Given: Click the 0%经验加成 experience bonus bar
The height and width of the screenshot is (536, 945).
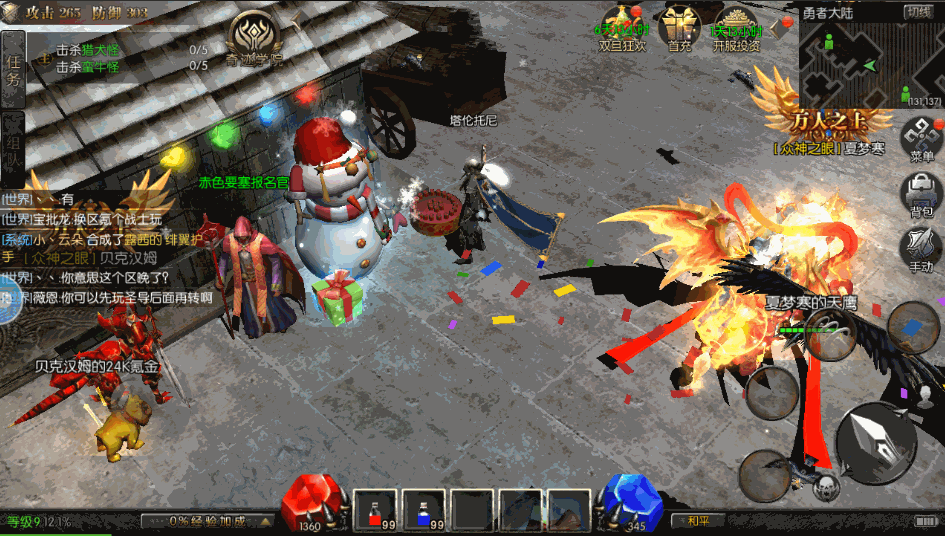Looking at the screenshot, I should pyautogui.click(x=208, y=521).
